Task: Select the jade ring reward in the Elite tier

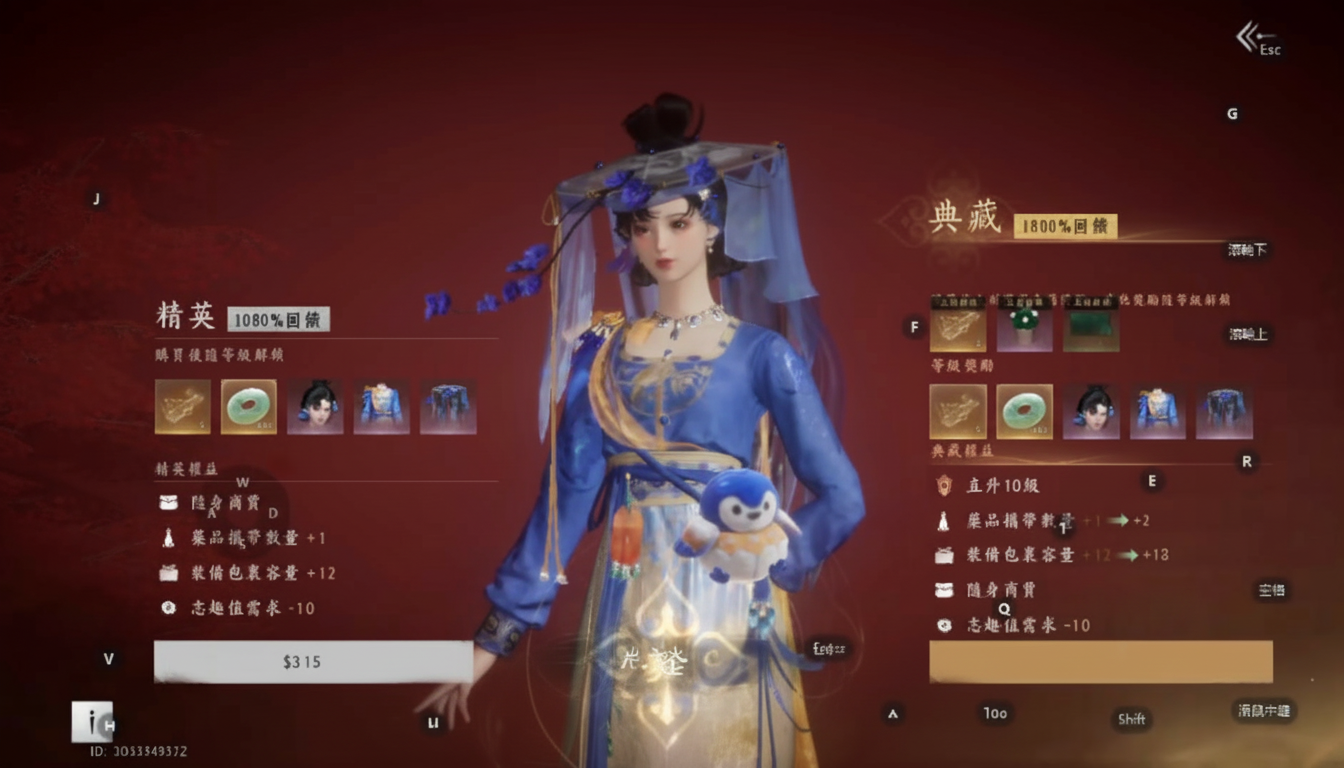Action: [x=248, y=406]
